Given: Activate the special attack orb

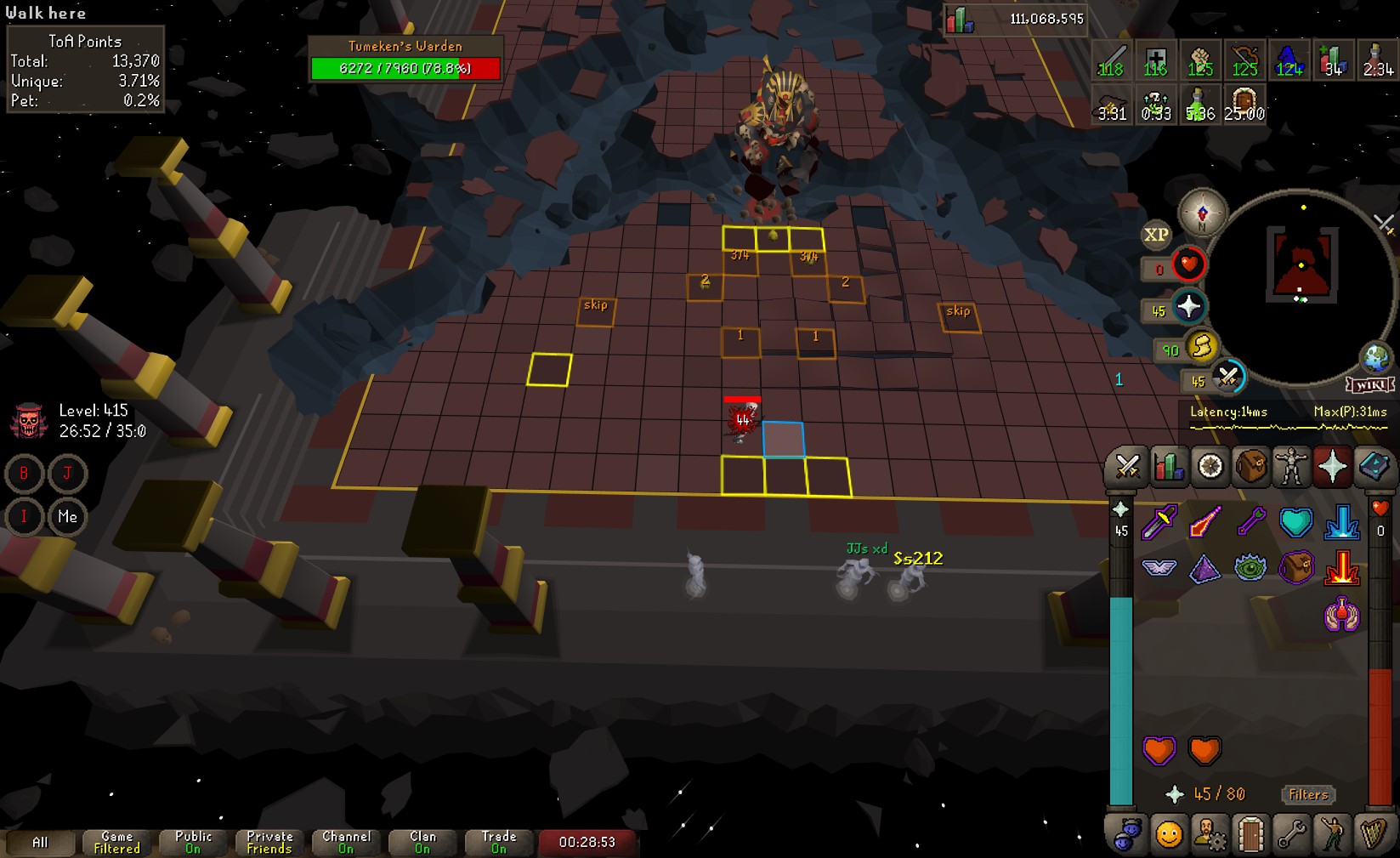Looking at the screenshot, I should pyautogui.click(x=1227, y=377).
